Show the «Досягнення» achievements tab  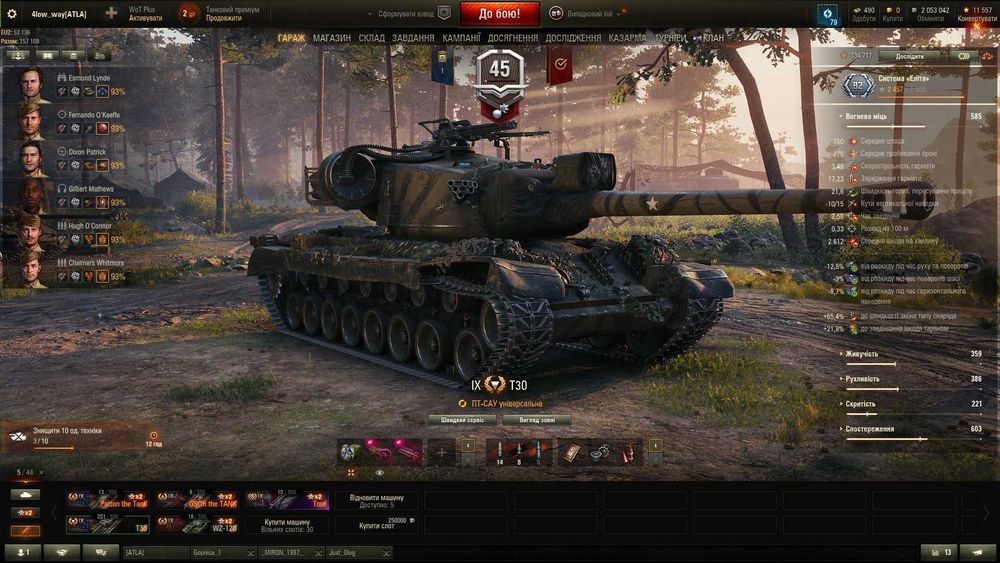pos(514,38)
